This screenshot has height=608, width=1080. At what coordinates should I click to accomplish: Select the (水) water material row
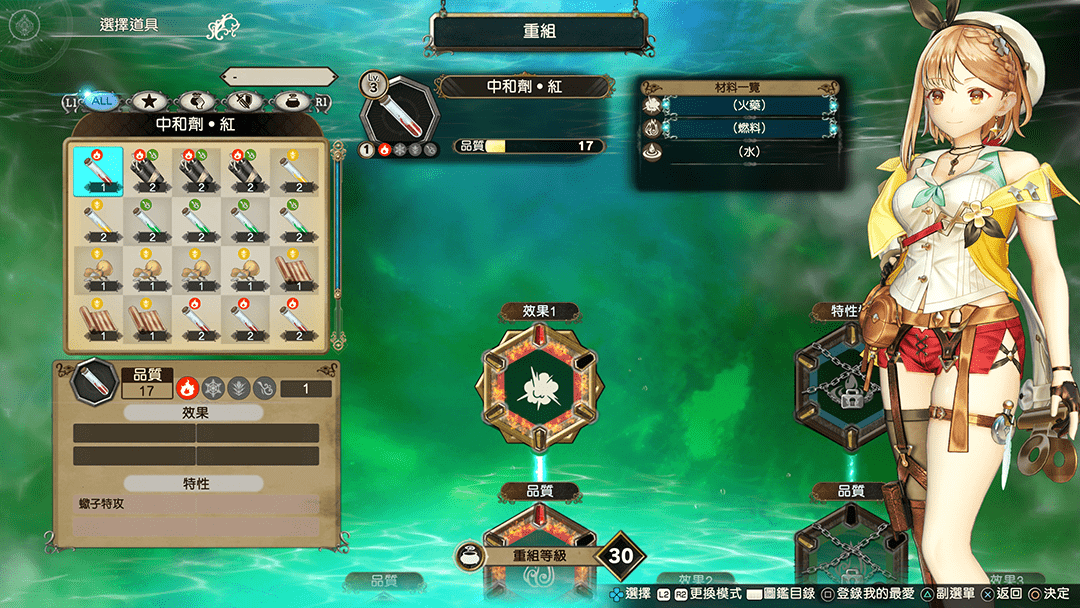point(742,152)
